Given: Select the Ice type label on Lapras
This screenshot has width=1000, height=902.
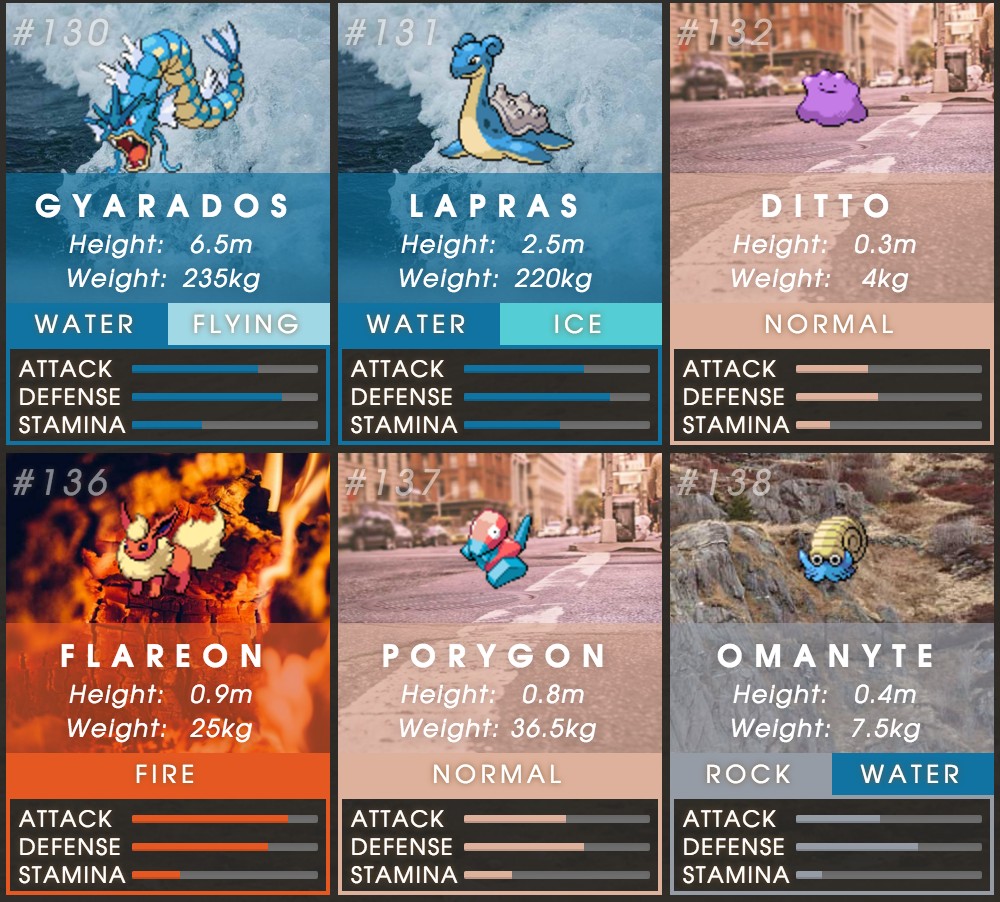Looking at the screenshot, I should (579, 324).
